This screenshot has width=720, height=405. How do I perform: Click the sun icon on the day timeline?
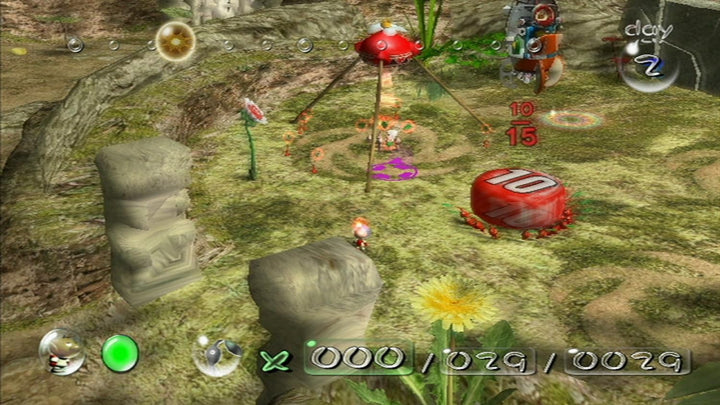pyautogui.click(x=175, y=41)
